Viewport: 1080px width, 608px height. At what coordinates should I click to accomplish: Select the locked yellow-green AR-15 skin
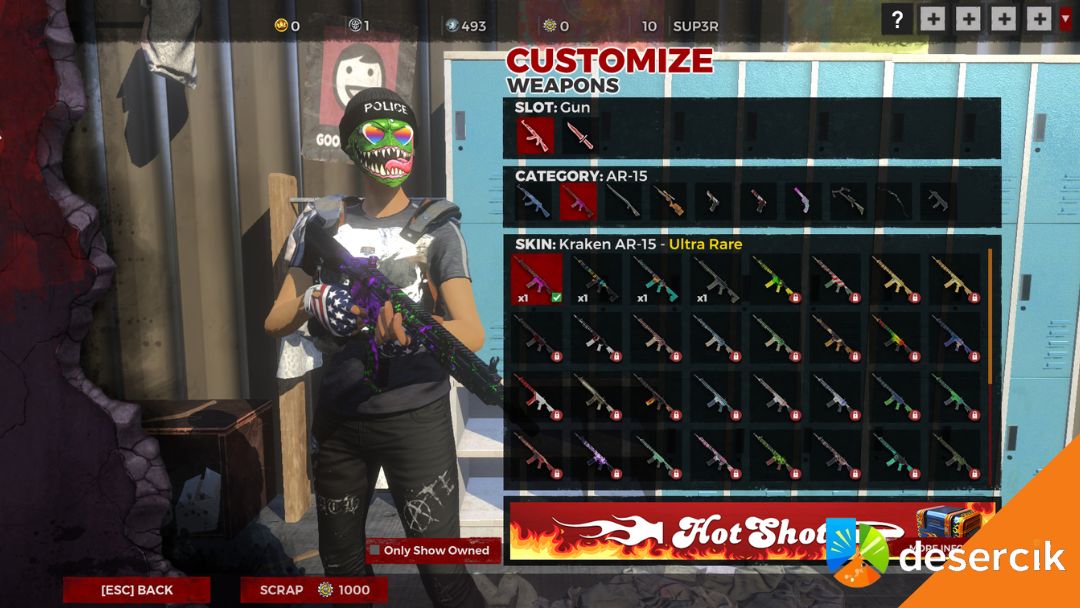[776, 279]
